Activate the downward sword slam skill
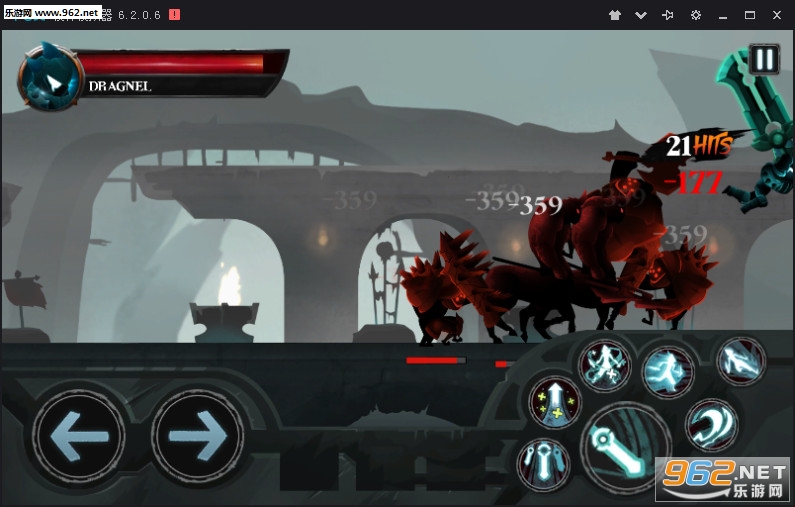Viewport: 795px width, 507px height. tap(544, 463)
